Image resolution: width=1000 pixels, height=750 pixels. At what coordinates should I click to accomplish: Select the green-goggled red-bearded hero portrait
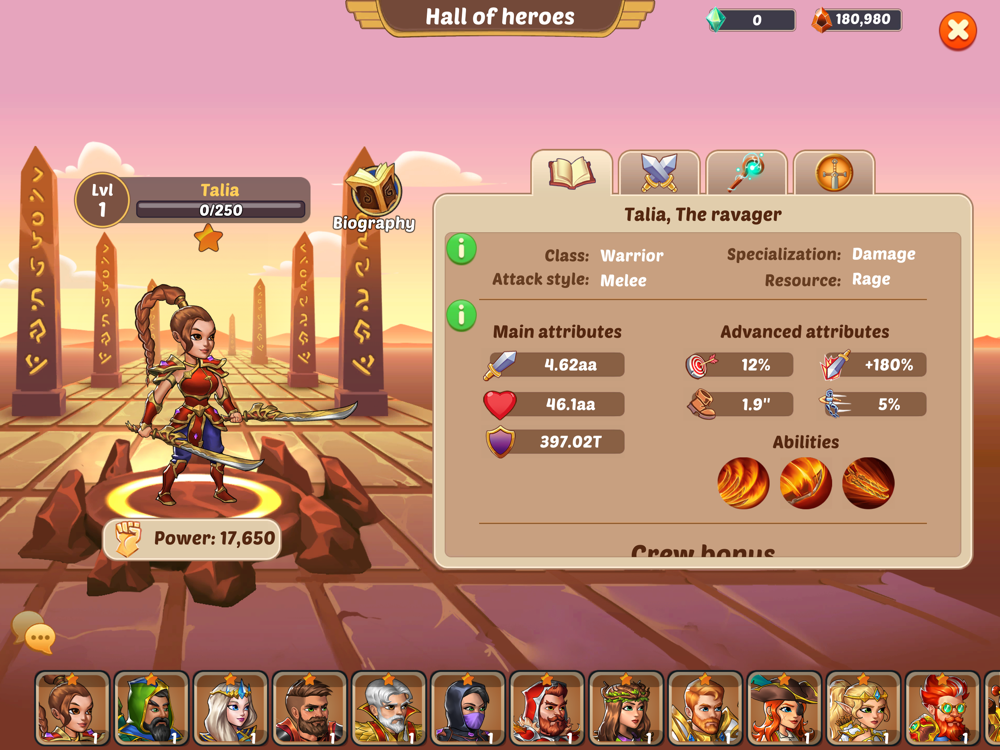click(x=942, y=710)
